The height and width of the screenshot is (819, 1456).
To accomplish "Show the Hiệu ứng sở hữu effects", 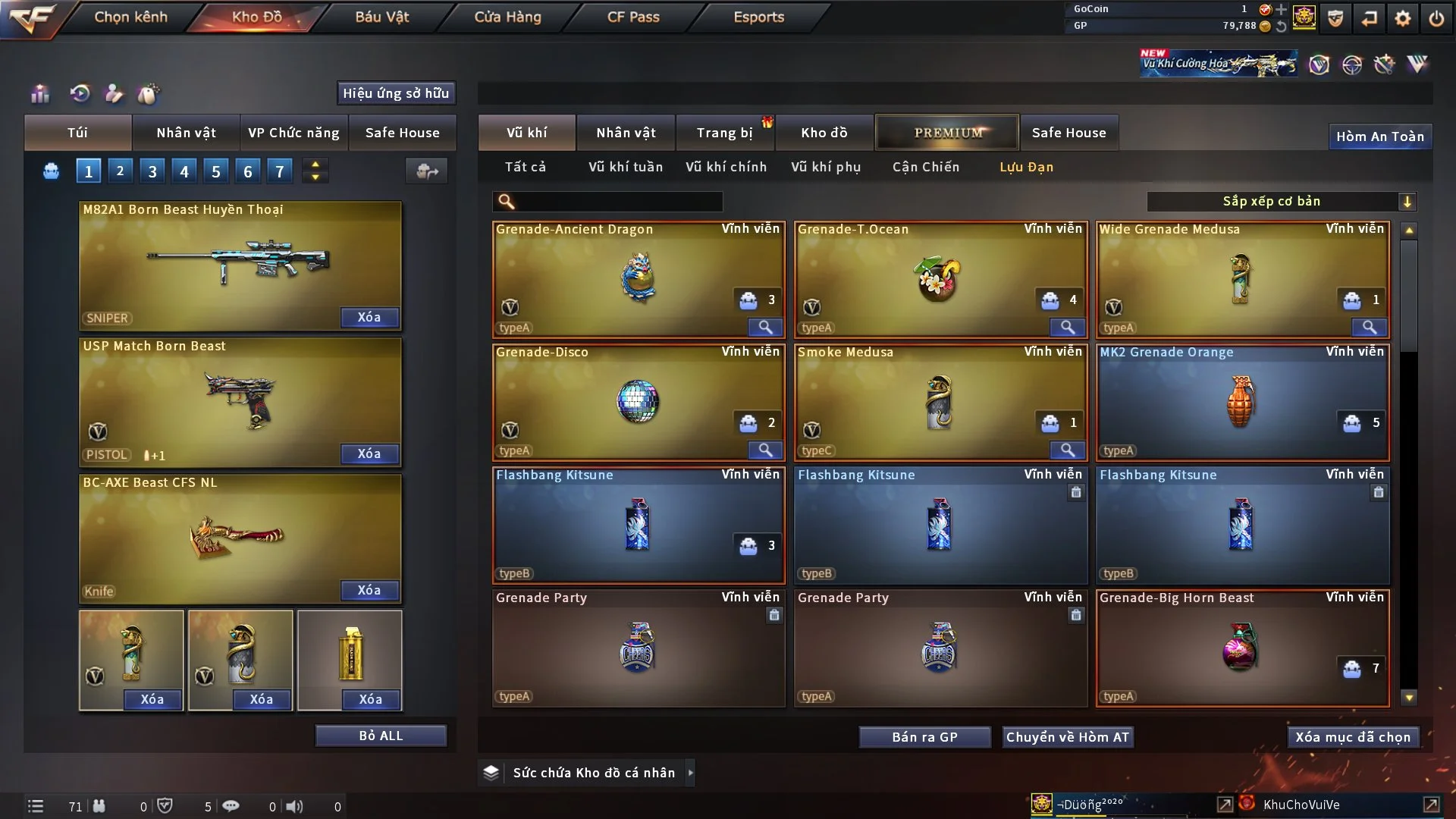I will (x=396, y=93).
